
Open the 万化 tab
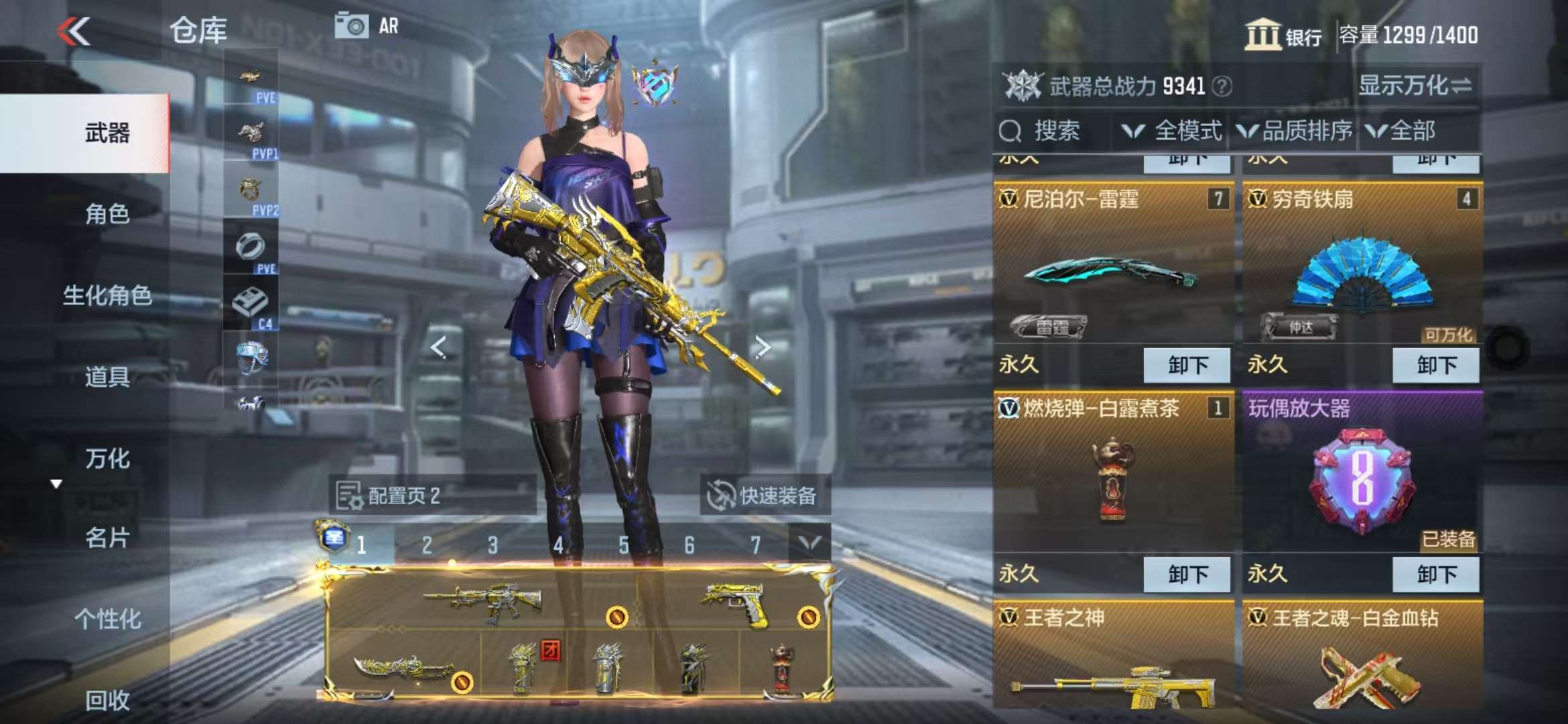[x=107, y=459]
